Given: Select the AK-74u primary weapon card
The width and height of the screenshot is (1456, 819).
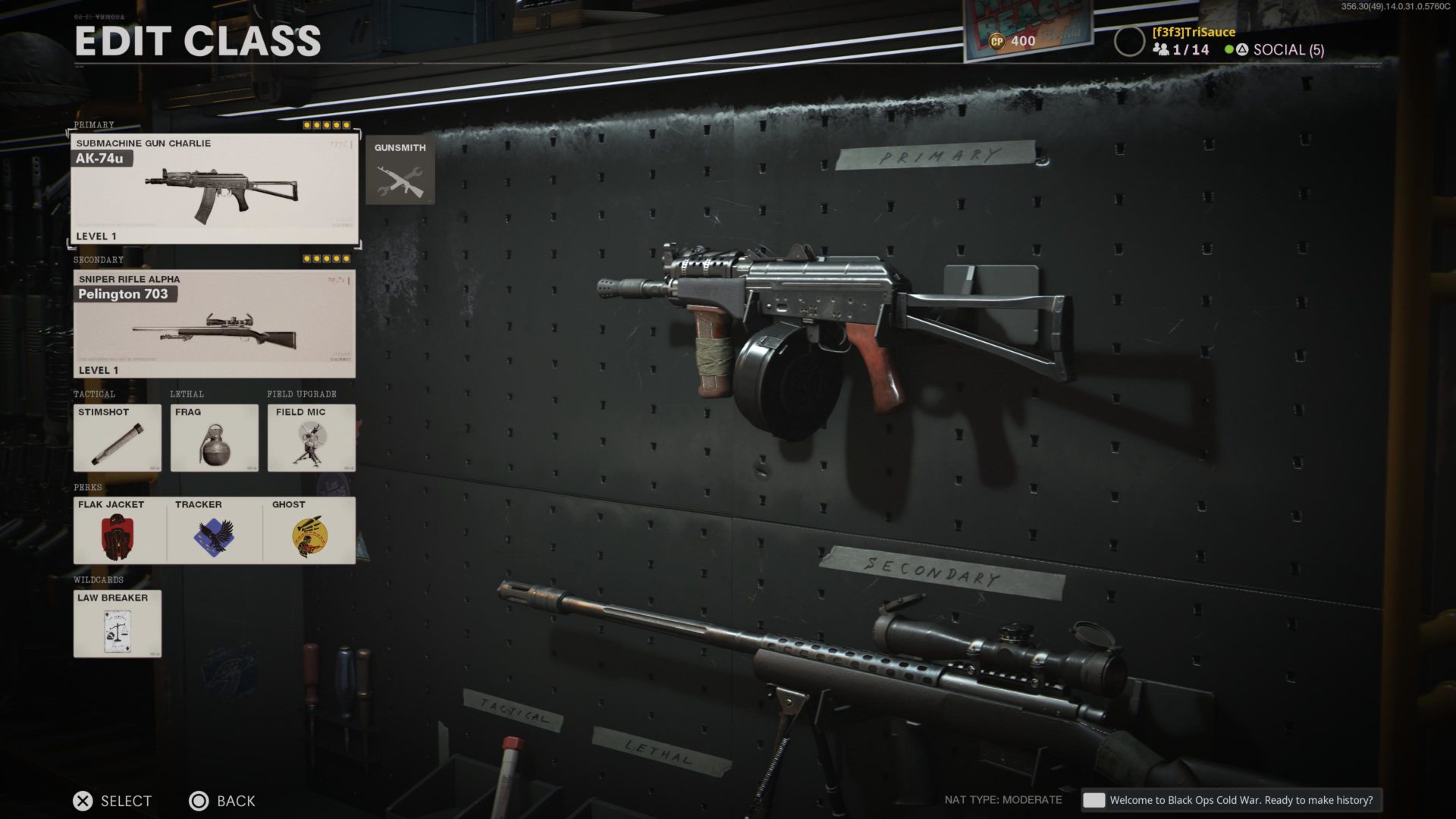Looking at the screenshot, I should coord(214,189).
